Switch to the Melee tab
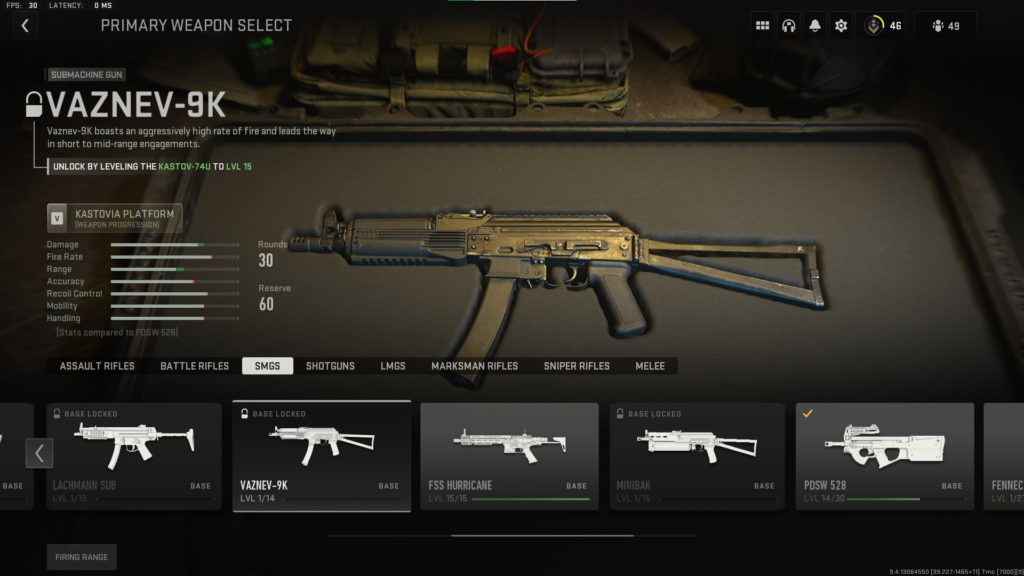Viewport: 1024px width, 576px height. [650, 366]
